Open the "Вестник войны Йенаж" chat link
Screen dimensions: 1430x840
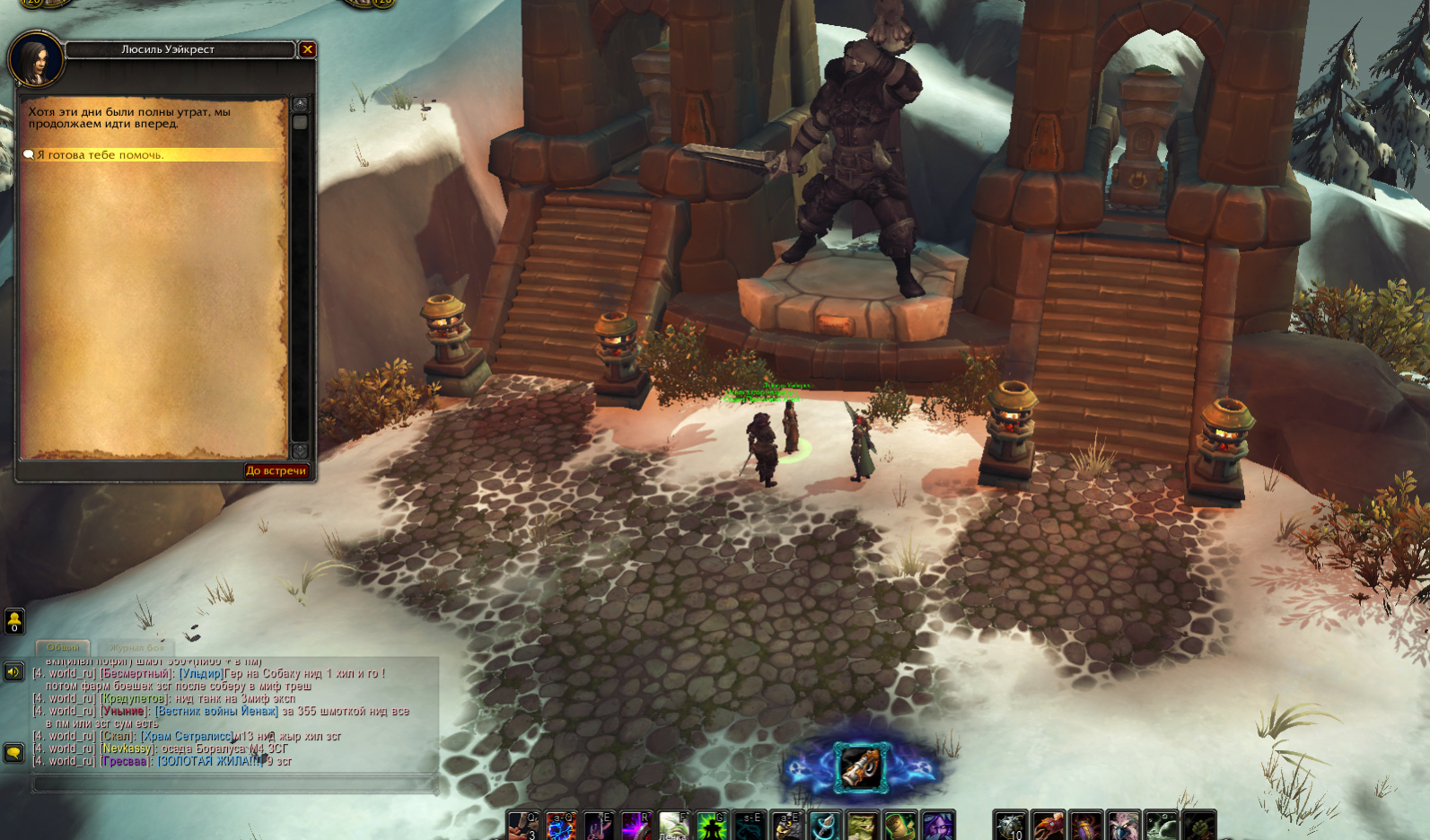216,711
